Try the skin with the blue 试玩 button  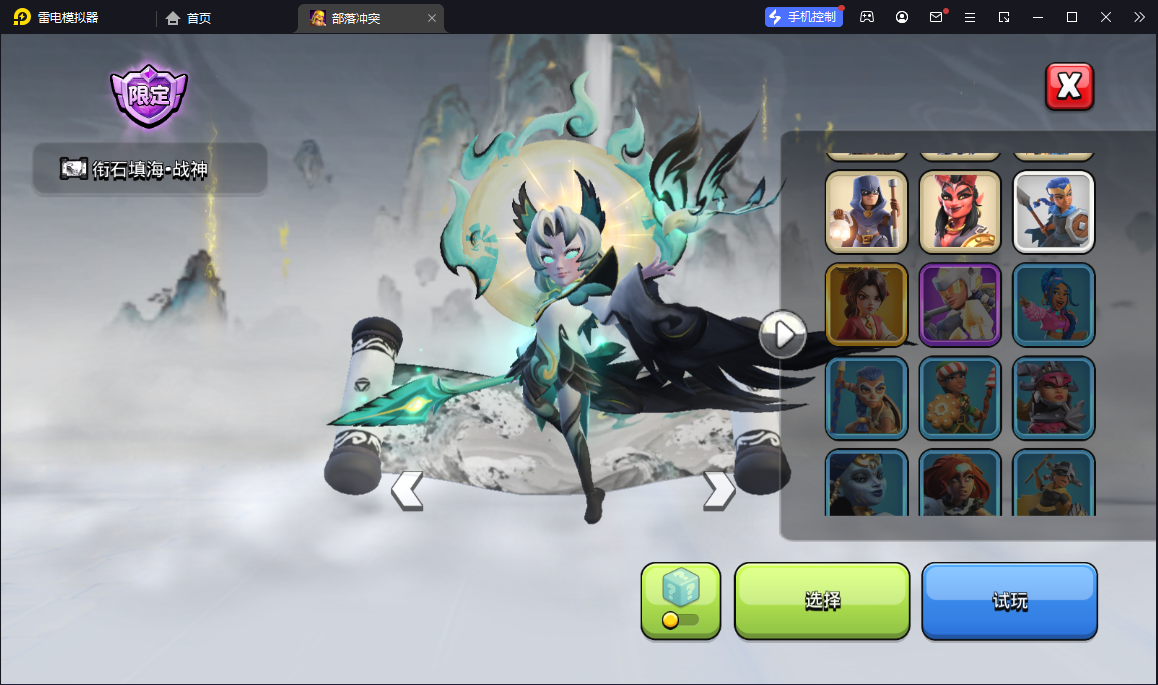tap(1009, 600)
